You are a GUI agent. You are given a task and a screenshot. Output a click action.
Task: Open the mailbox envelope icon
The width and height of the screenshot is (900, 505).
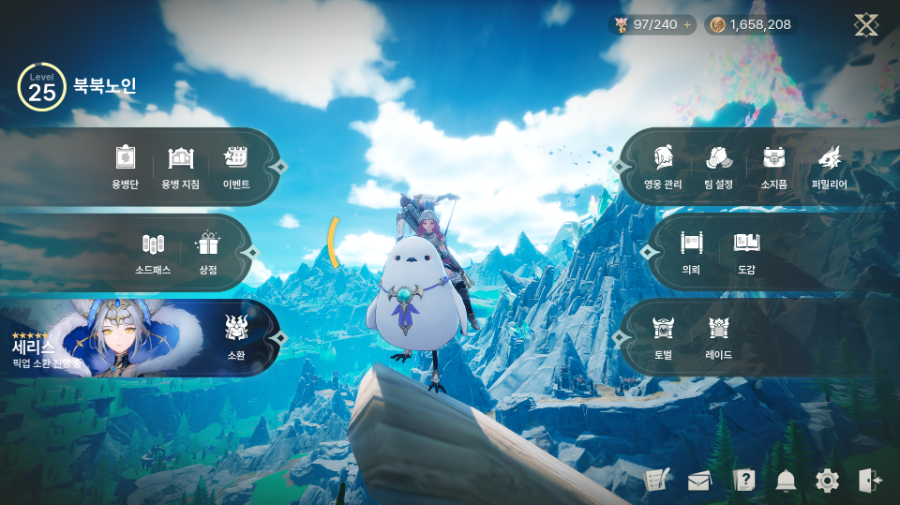pos(699,481)
